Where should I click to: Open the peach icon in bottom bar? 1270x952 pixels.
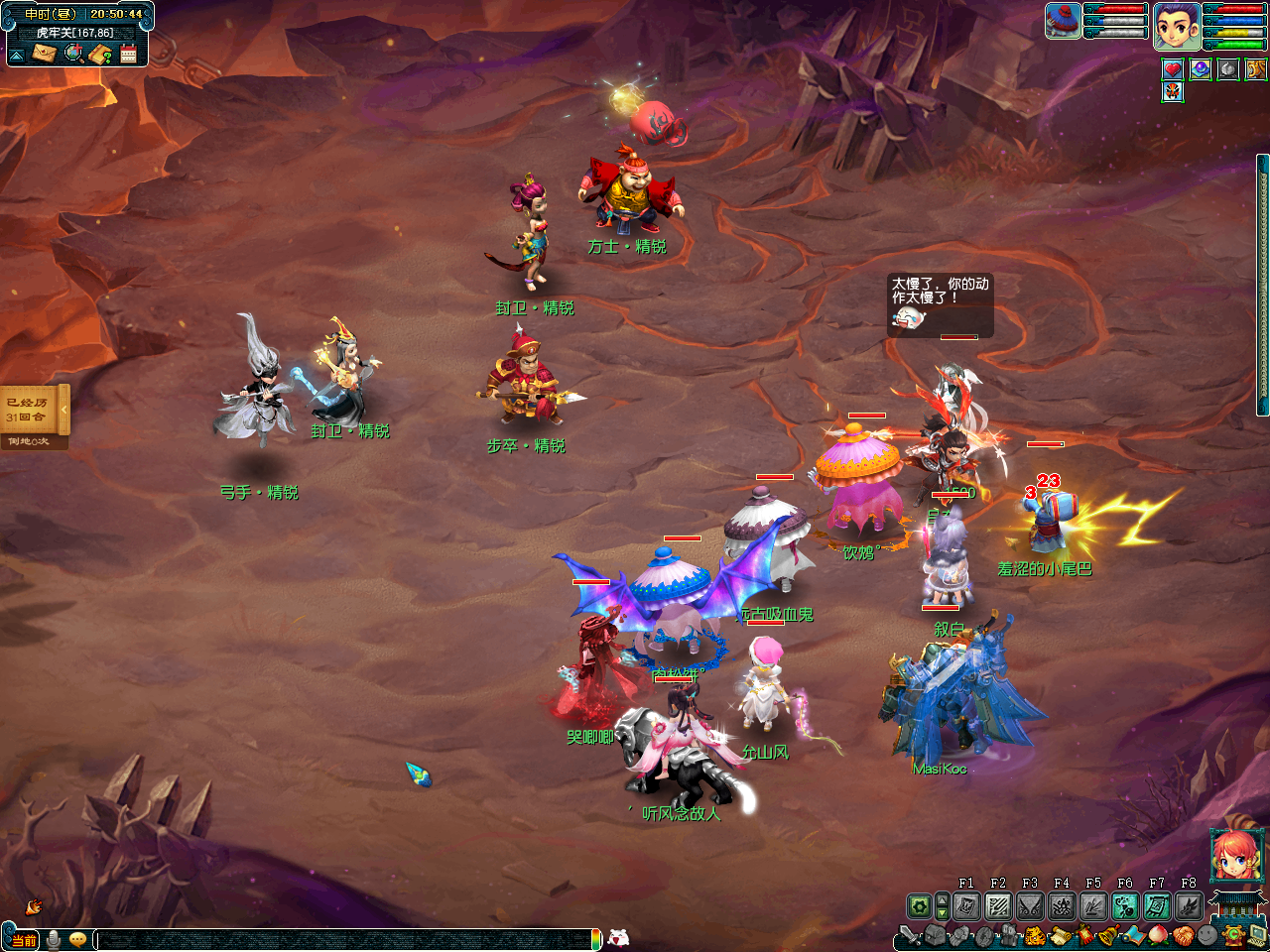1158,935
